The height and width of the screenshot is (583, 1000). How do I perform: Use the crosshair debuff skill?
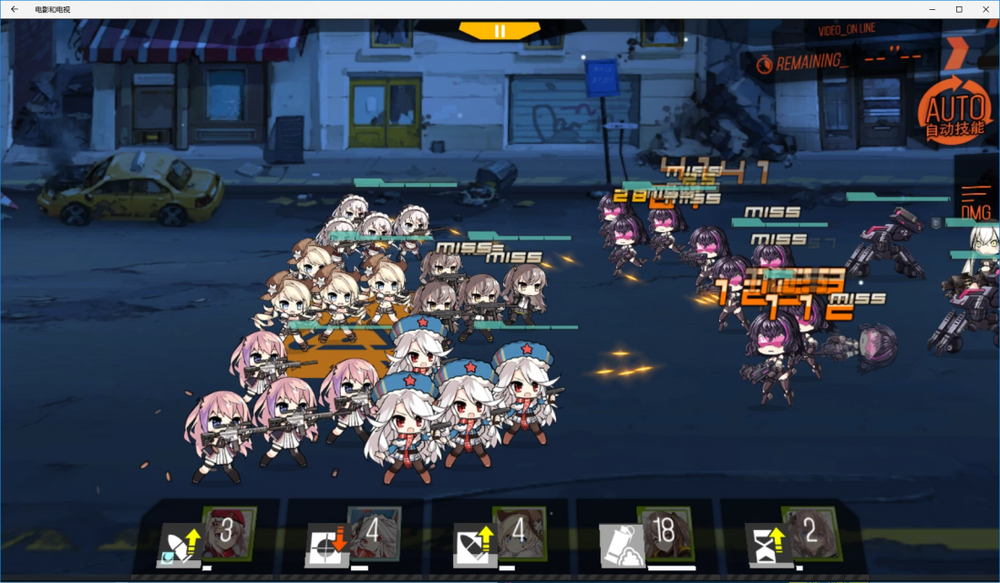(x=354, y=537)
